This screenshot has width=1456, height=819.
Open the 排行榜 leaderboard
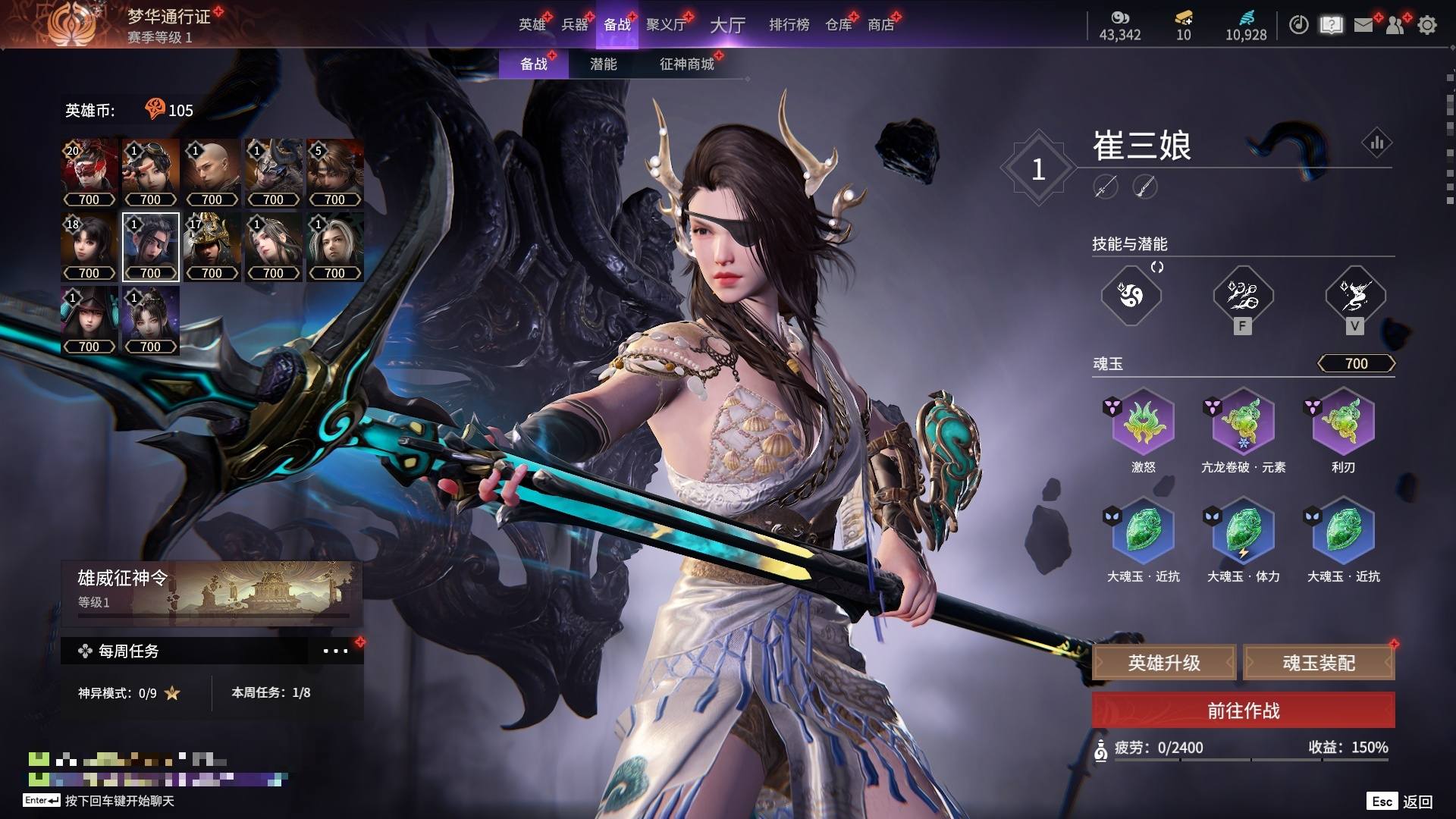(x=789, y=24)
